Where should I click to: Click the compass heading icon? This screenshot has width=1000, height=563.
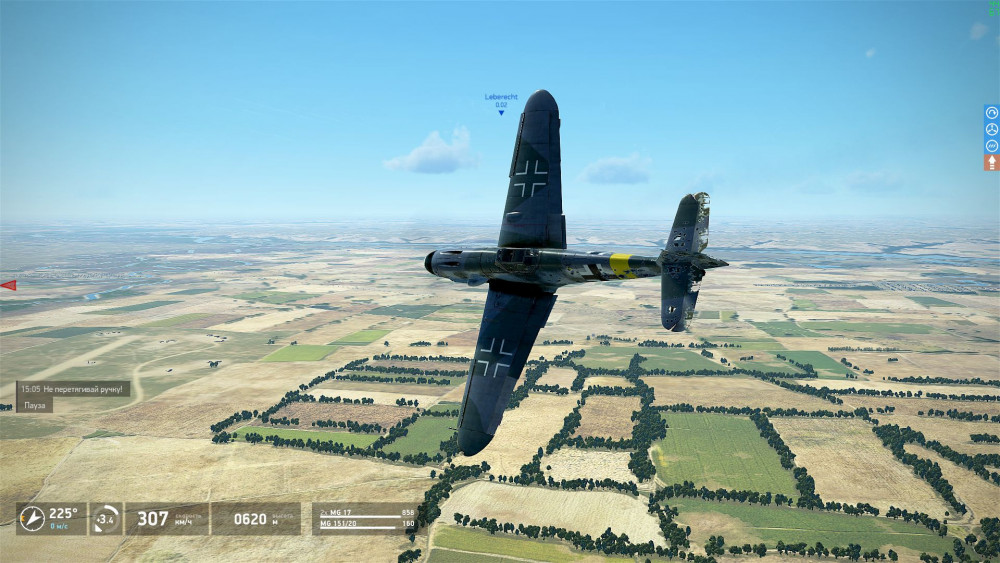coord(31,518)
